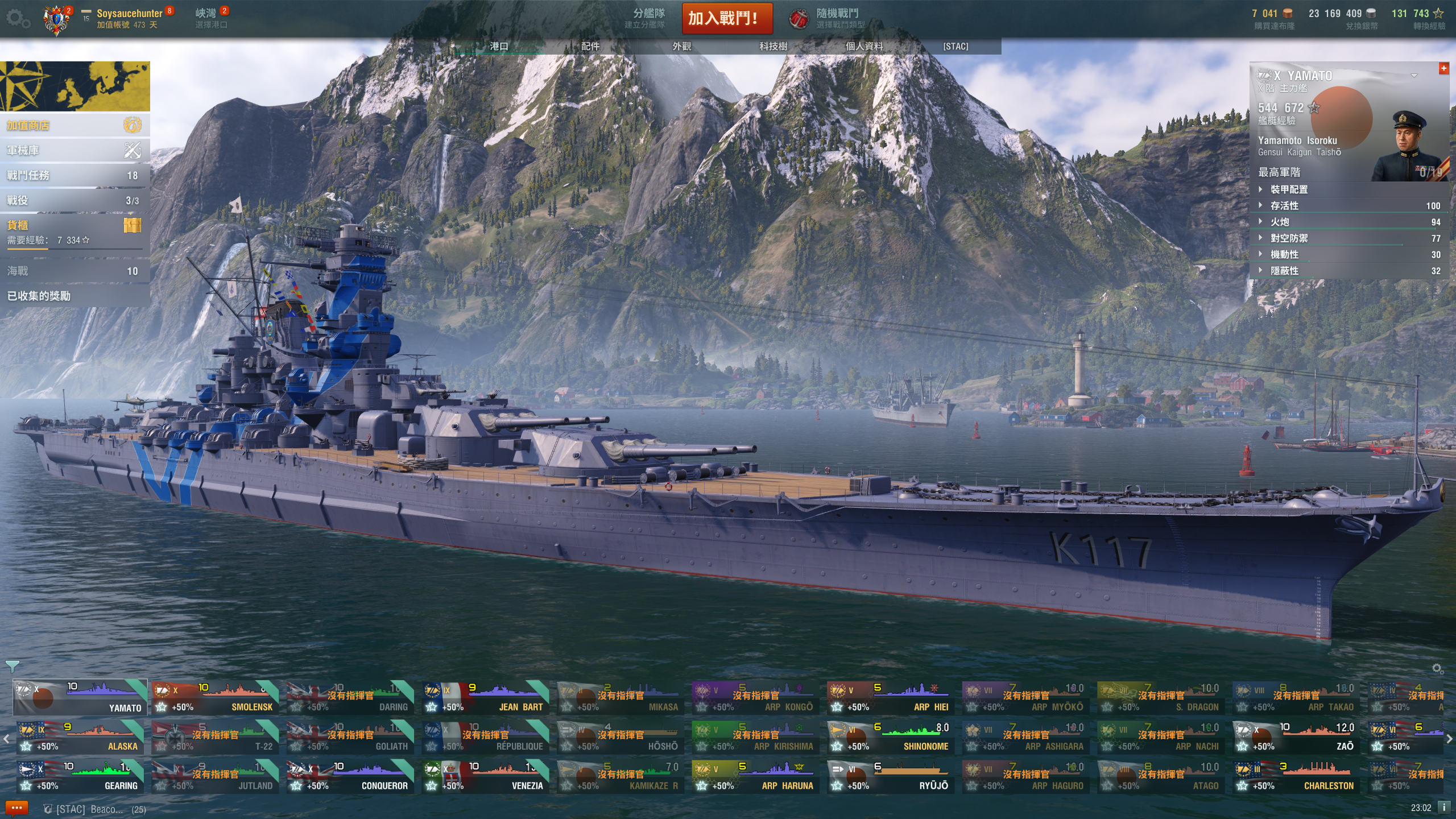Select the Smolensk ship in carousel
The width and height of the screenshot is (1456, 819).
click(216, 698)
